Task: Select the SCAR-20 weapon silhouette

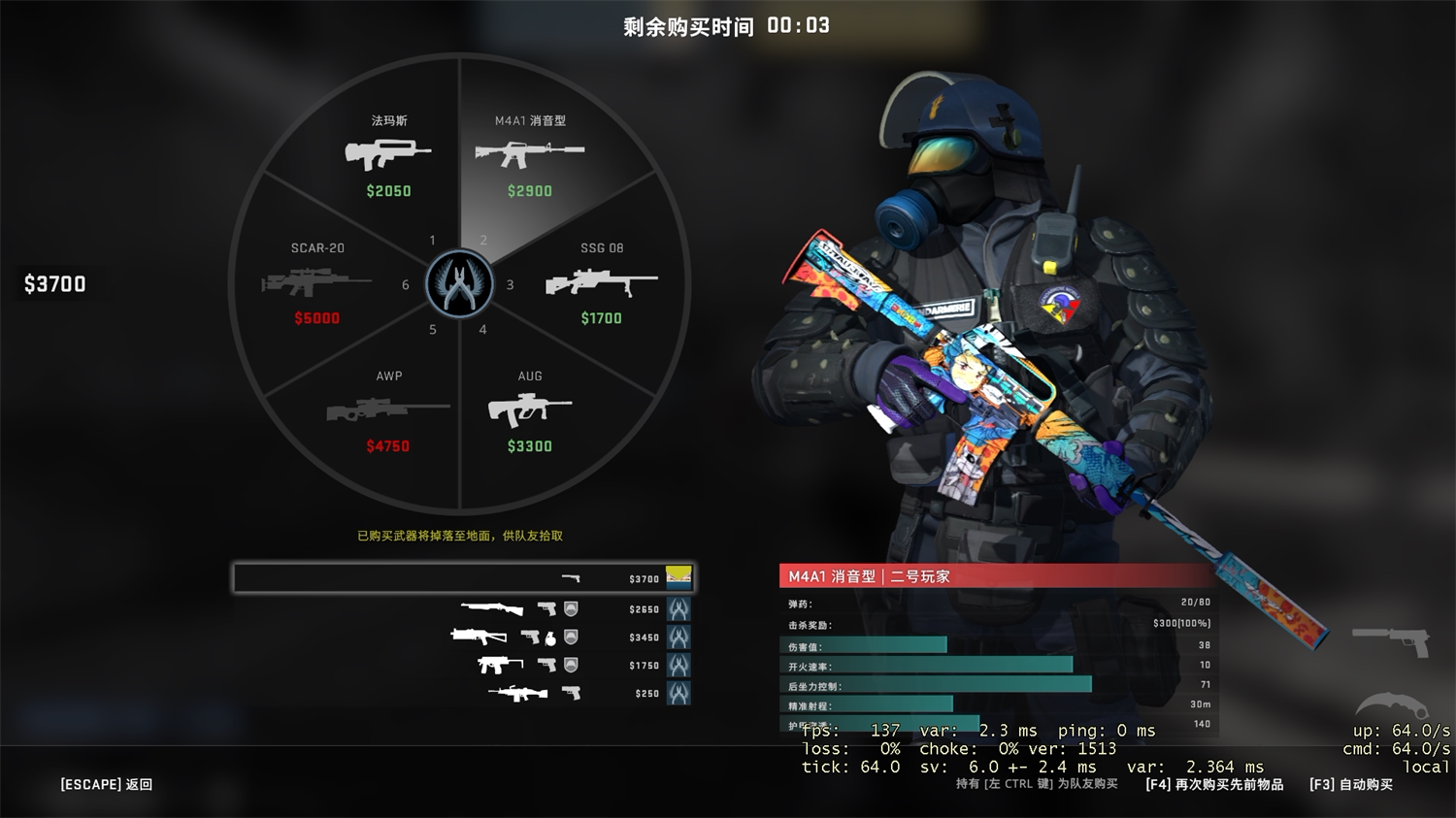Action: tap(314, 283)
